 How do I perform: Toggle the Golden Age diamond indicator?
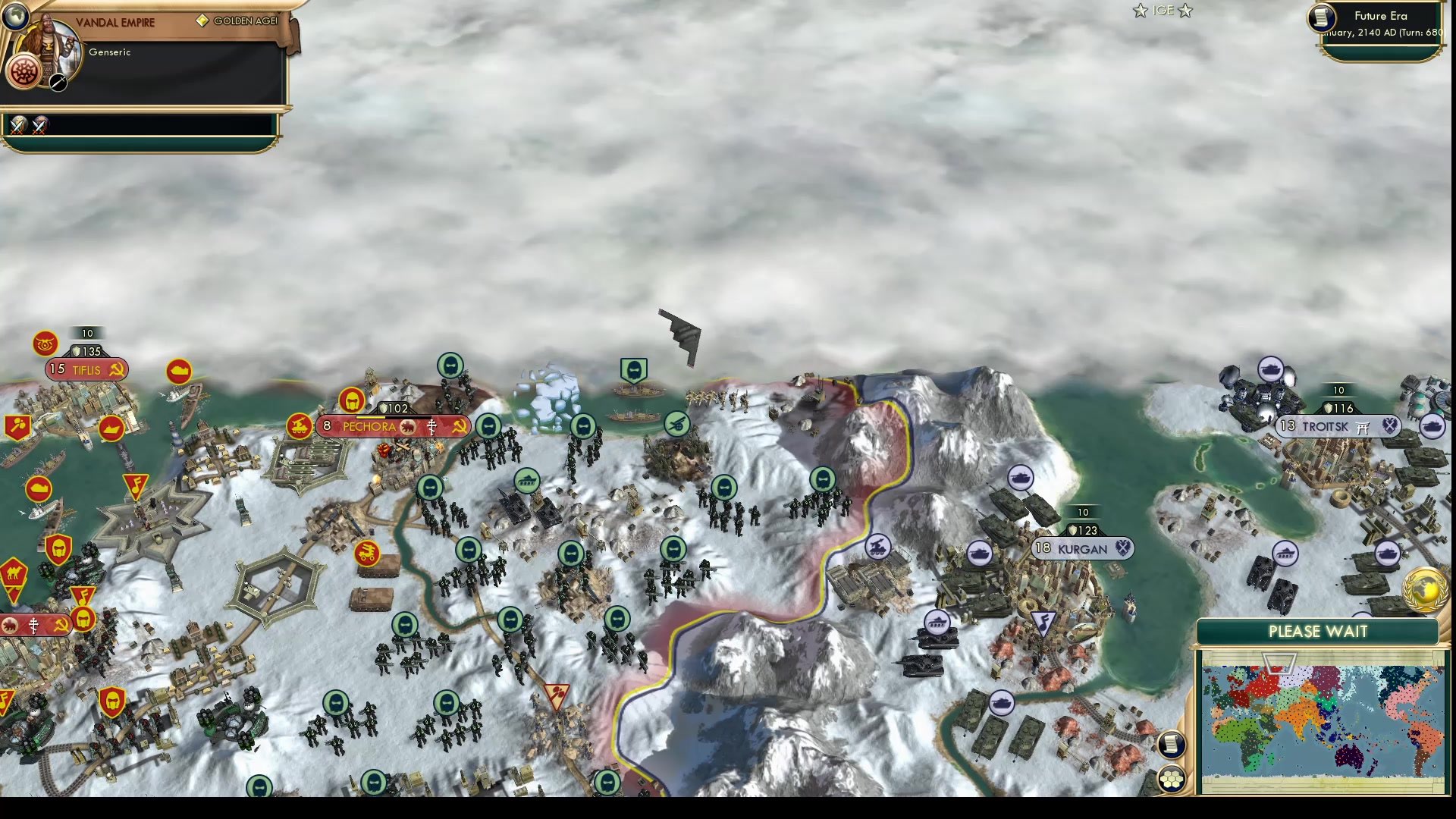pyautogui.click(x=202, y=21)
